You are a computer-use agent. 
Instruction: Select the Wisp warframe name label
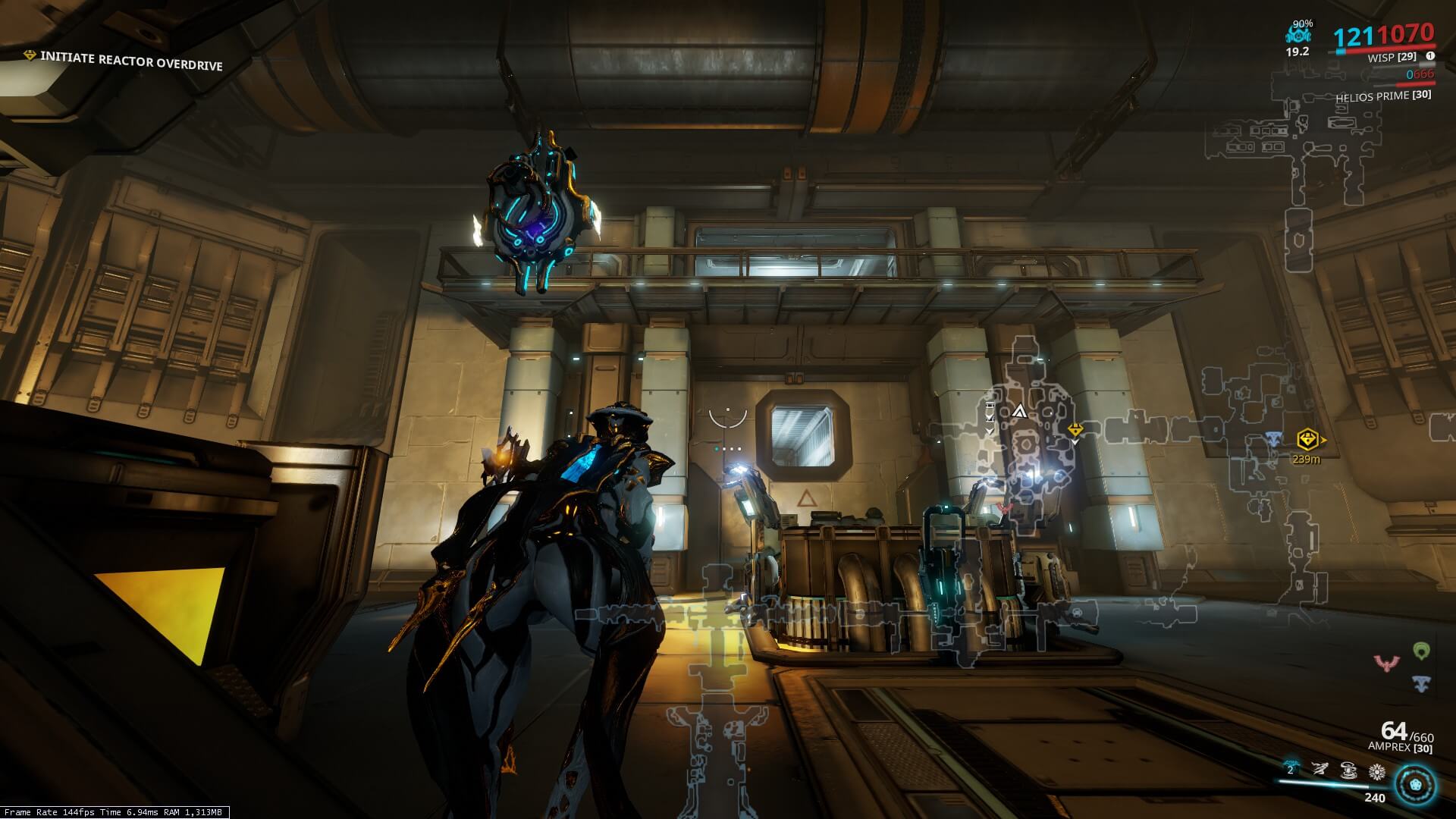coord(1392,58)
